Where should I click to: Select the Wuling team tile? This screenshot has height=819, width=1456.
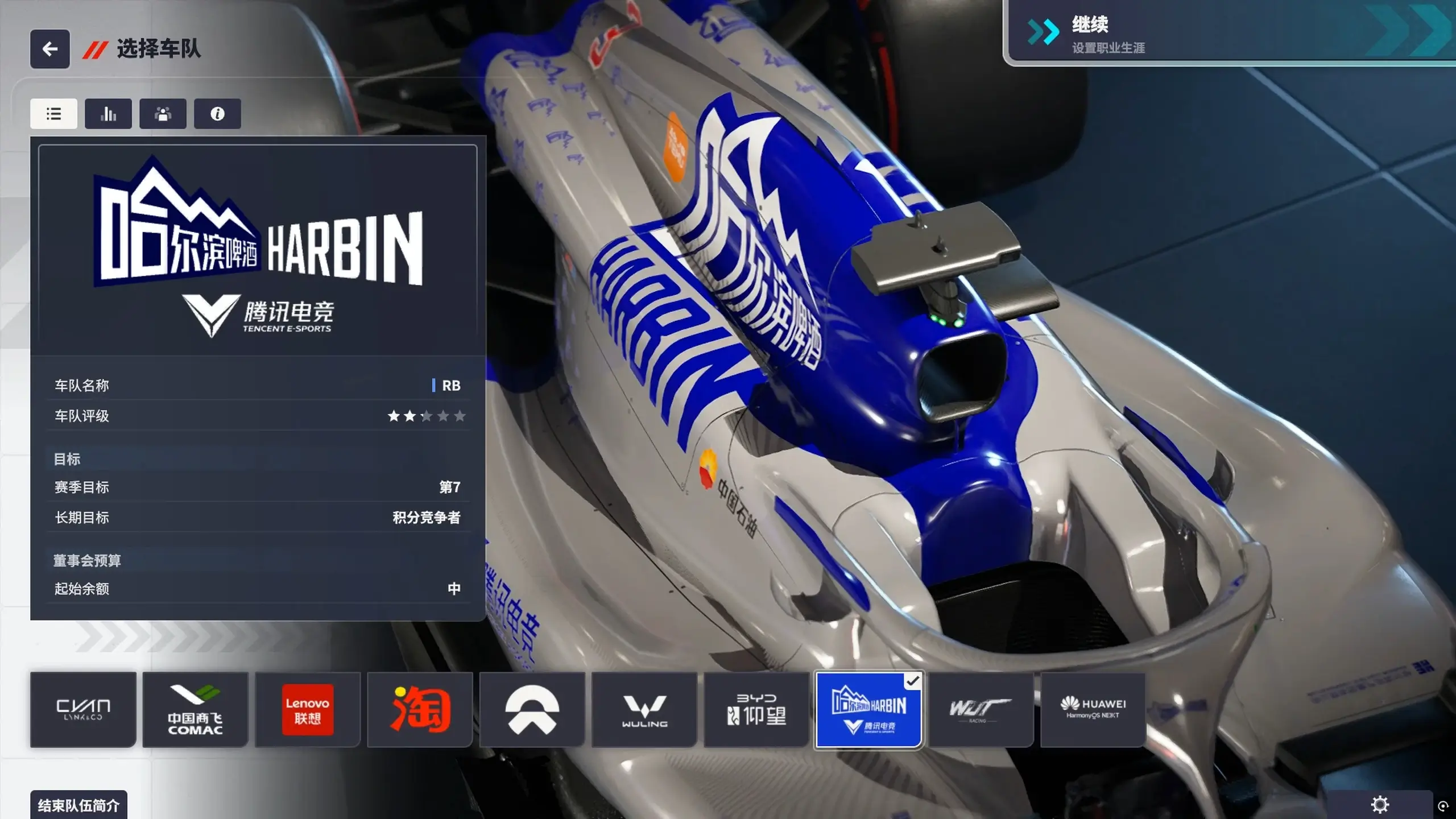644,709
